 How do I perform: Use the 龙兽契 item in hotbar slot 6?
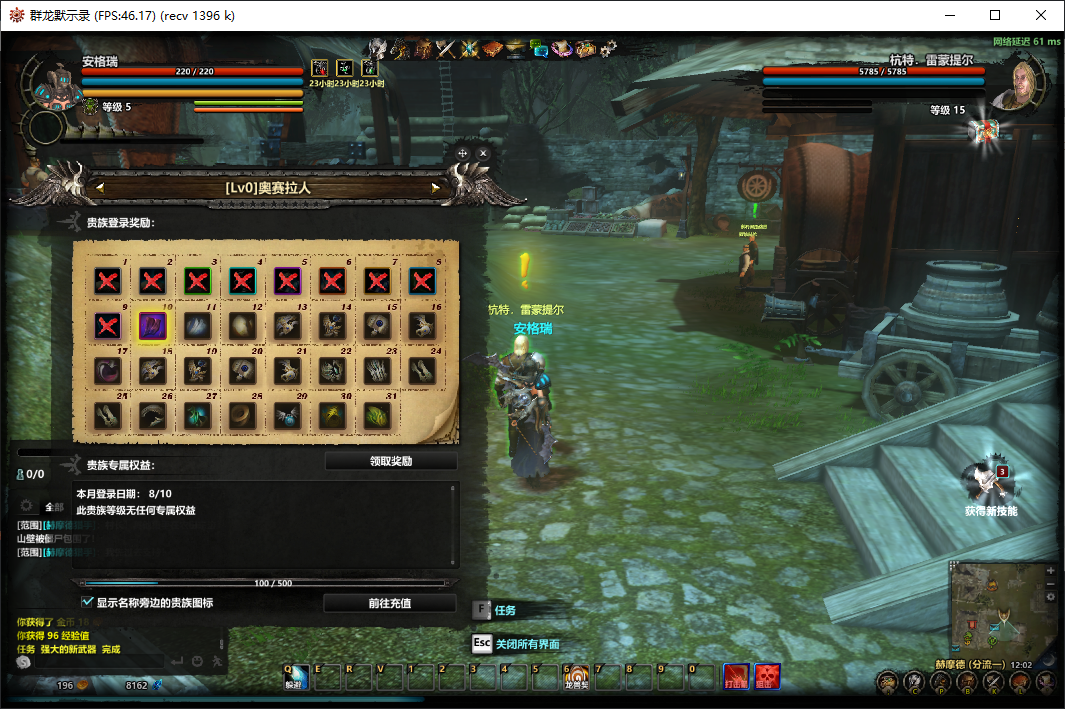tap(577, 678)
